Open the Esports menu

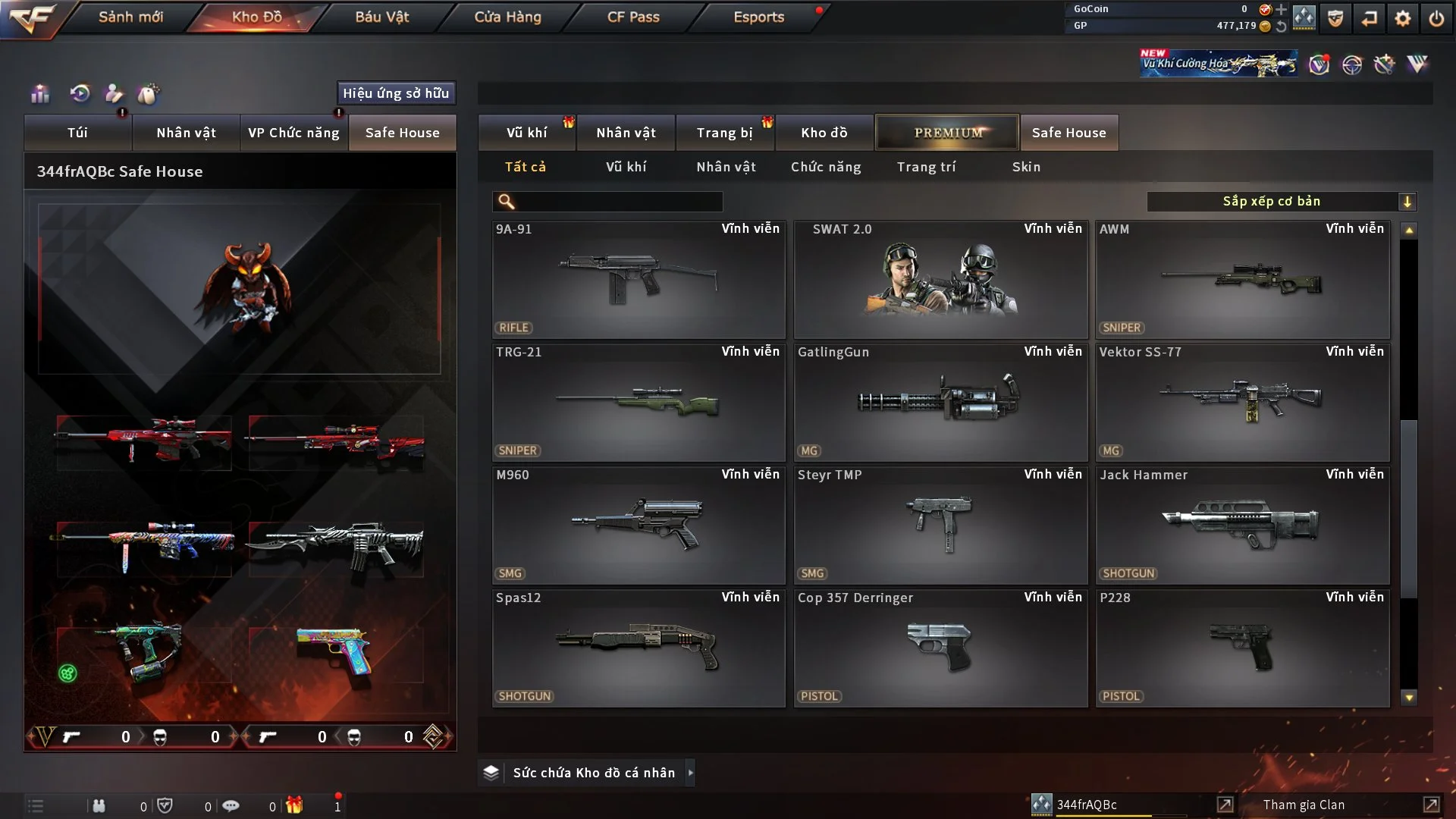click(x=758, y=17)
